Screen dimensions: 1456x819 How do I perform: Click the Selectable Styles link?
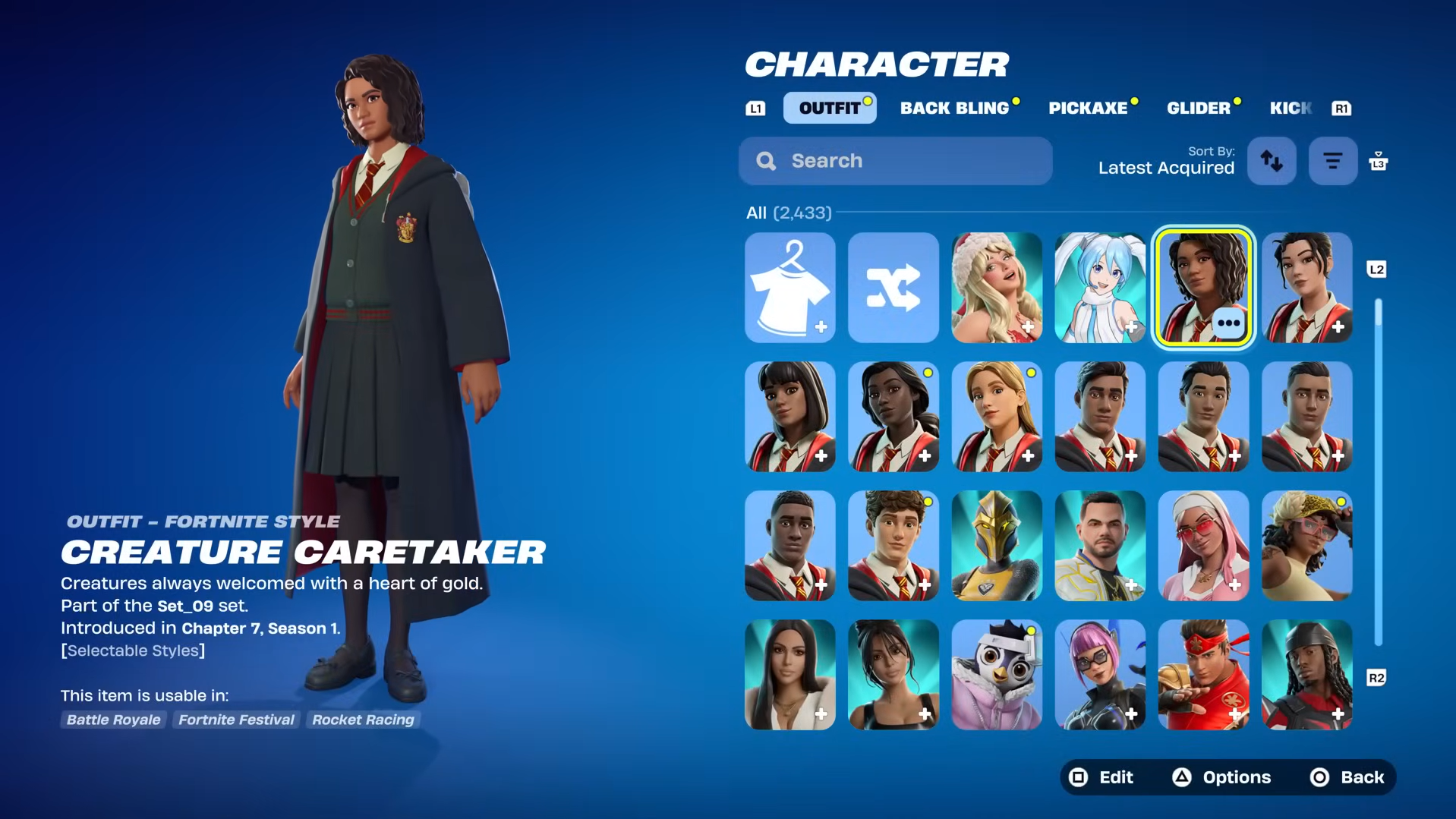click(x=133, y=650)
